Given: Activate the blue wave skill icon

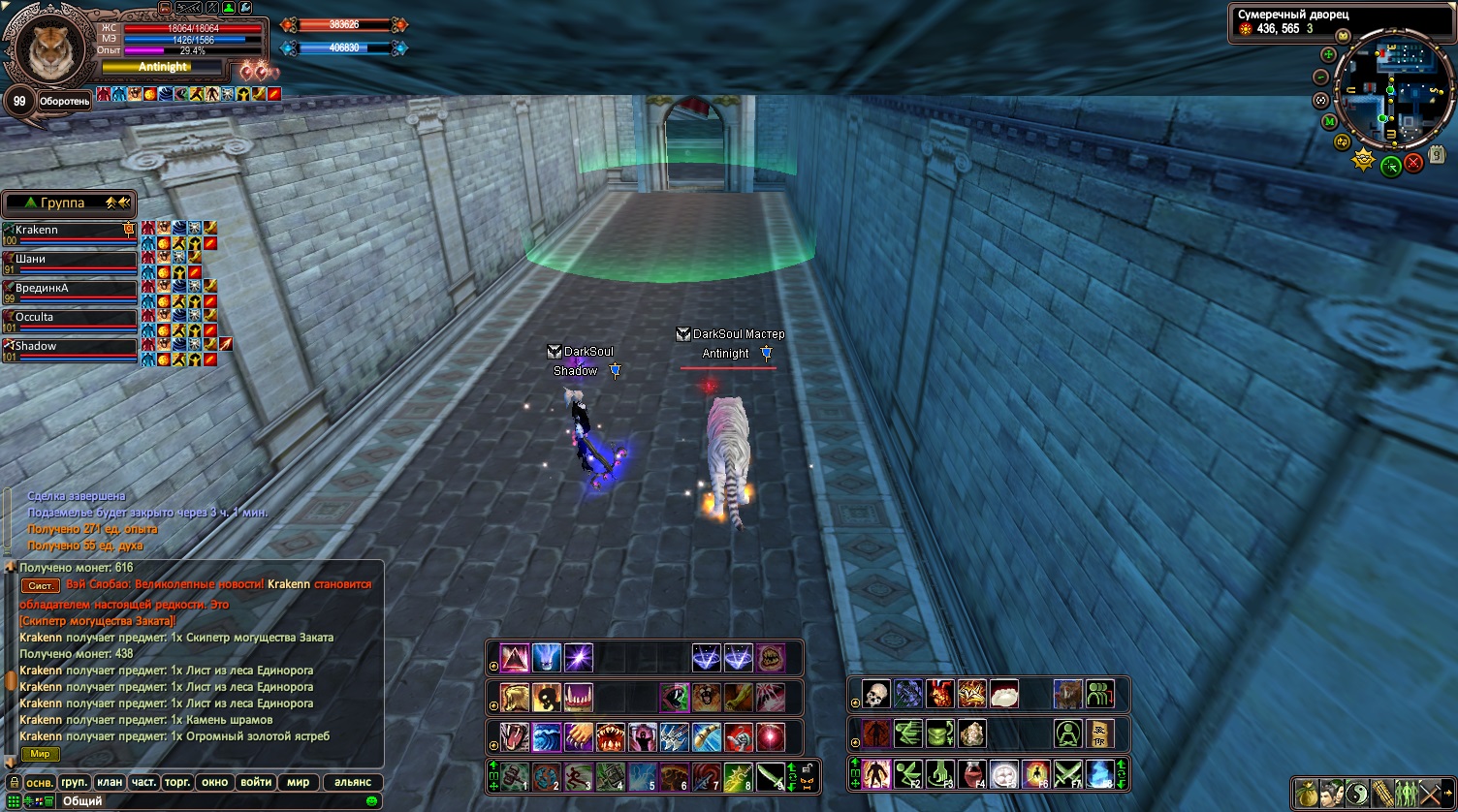Looking at the screenshot, I should pyautogui.click(x=546, y=737).
